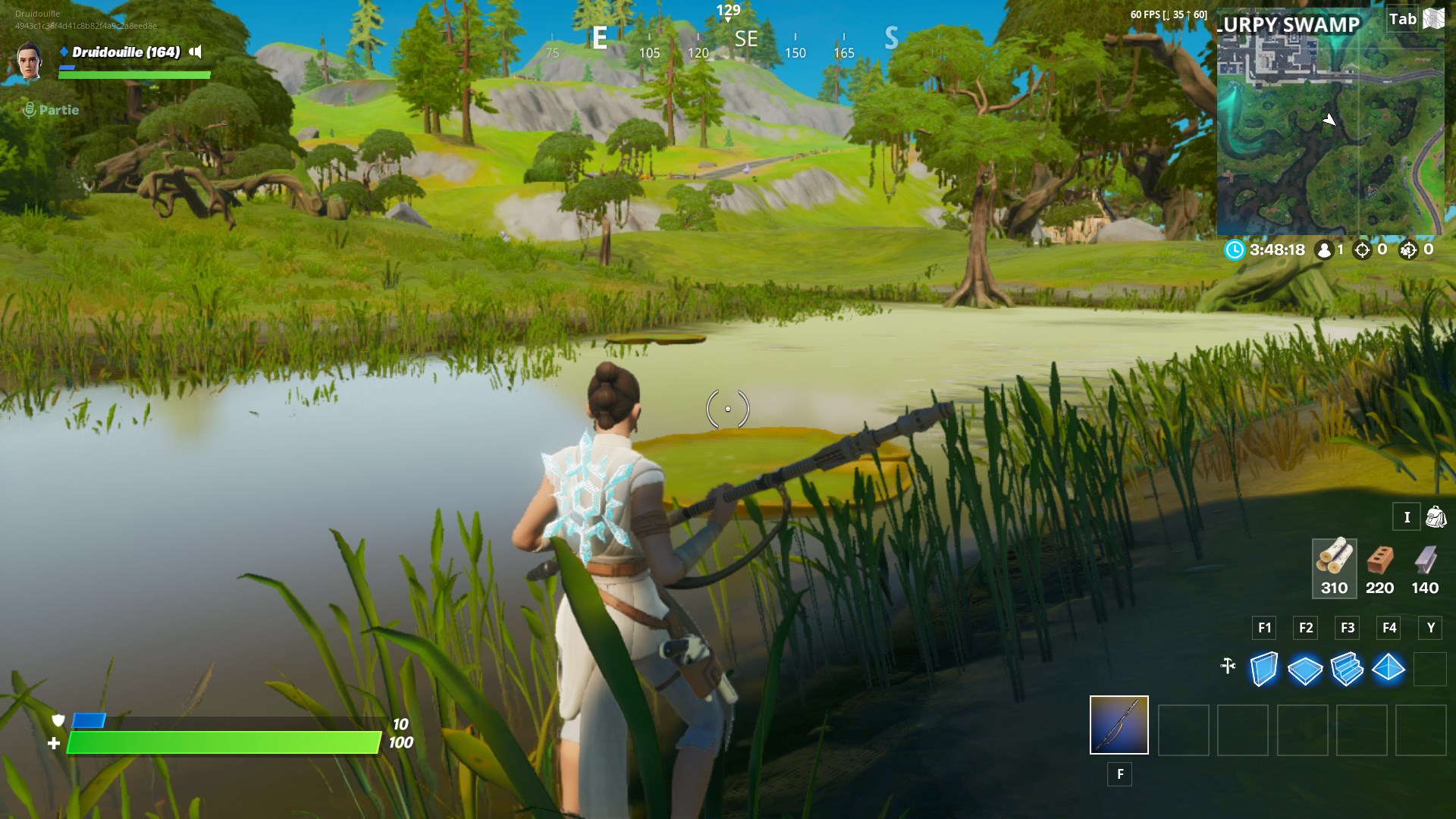Screen dimensions: 1456x819
Task: Select the wood material stack
Action: tap(1334, 567)
